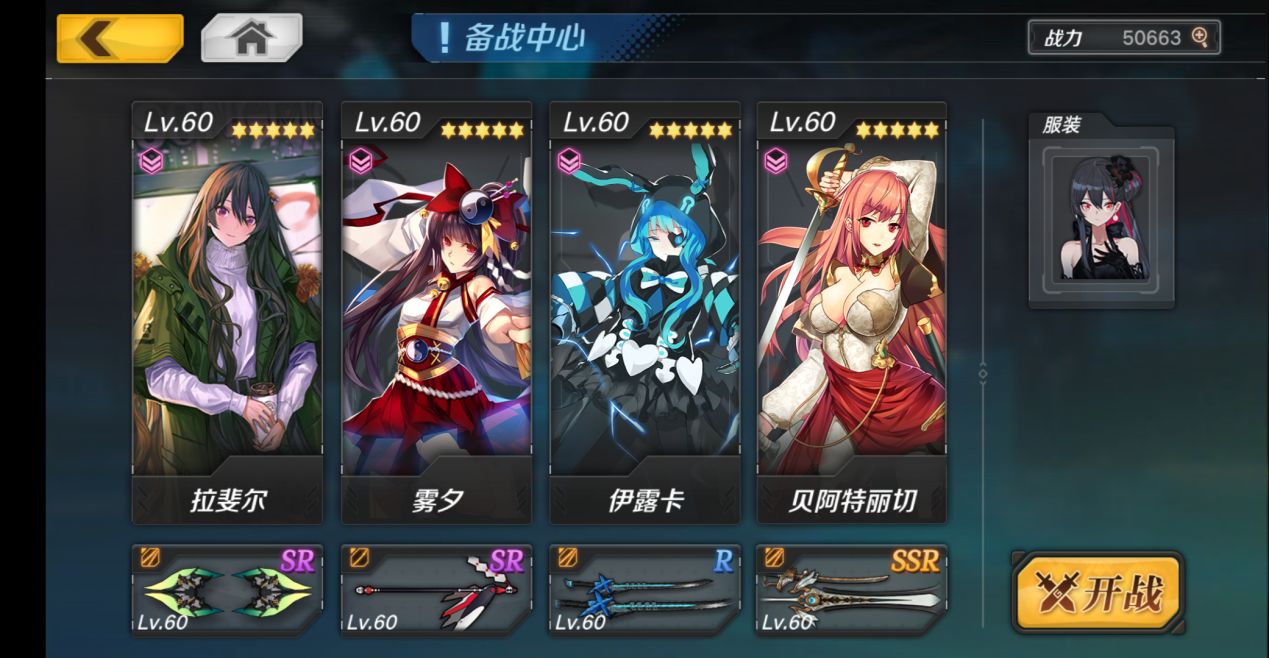Open the SSR sword weapon slot

coord(852,590)
